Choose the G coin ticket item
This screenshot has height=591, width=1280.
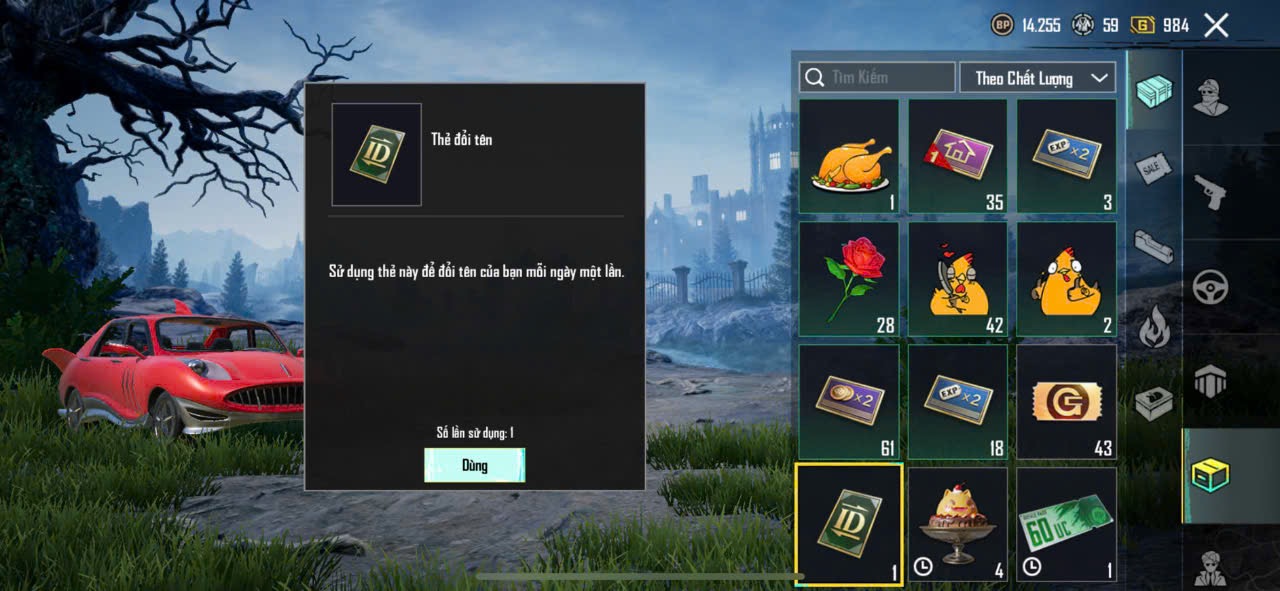click(x=1066, y=402)
